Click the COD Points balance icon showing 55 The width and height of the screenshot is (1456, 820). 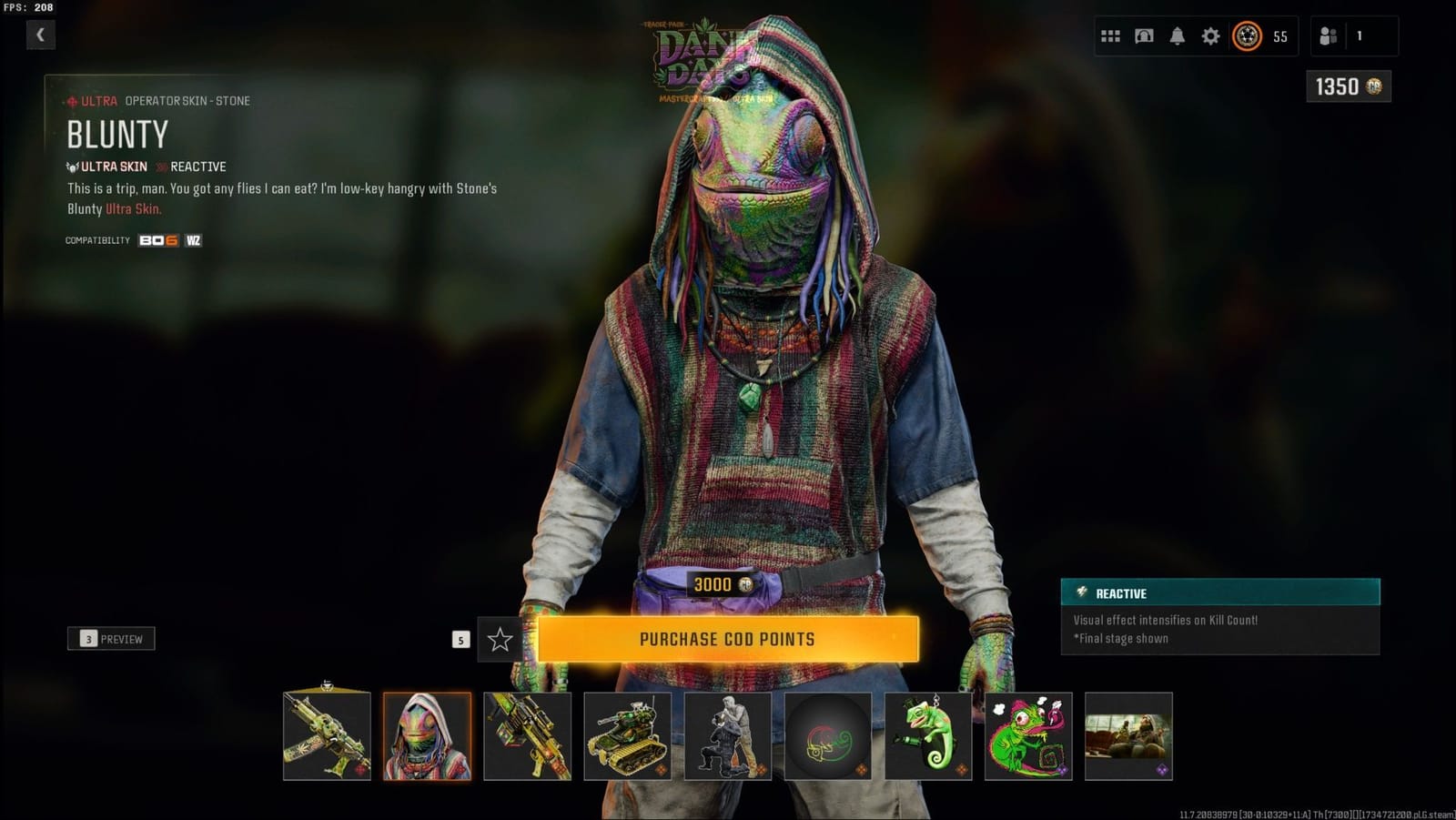(1246, 37)
